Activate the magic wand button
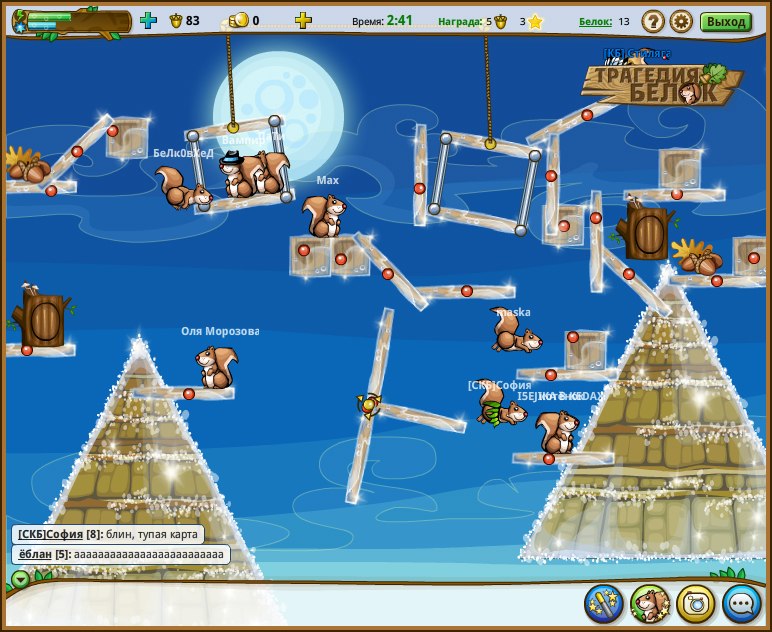The width and height of the screenshot is (772, 632). [x=604, y=603]
